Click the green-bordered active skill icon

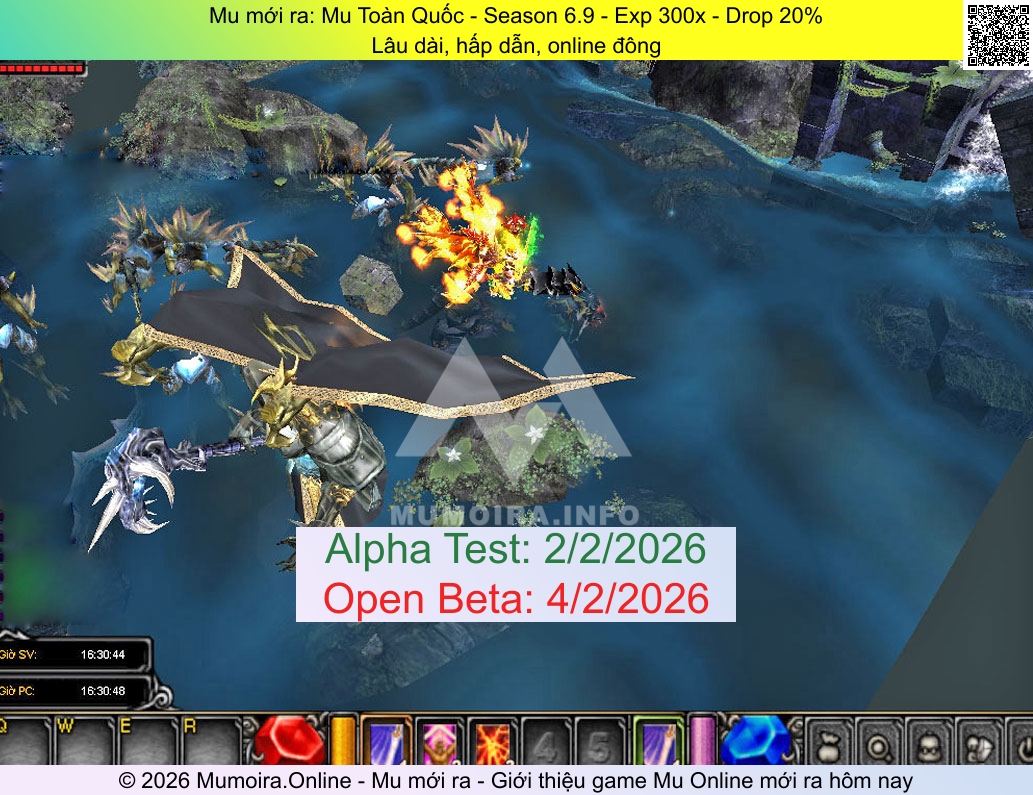(x=659, y=743)
